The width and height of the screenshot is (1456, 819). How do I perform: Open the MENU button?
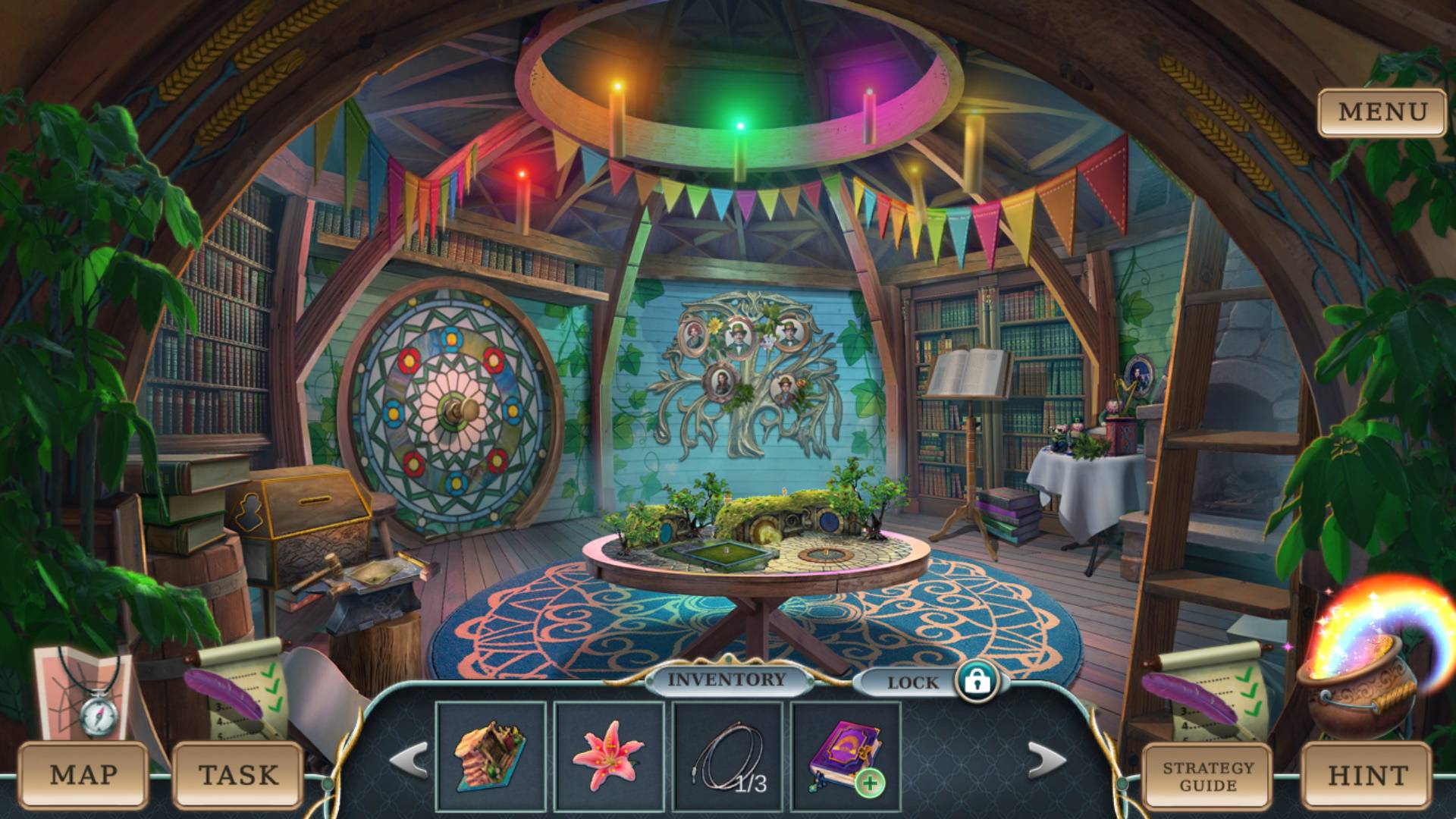(1382, 112)
